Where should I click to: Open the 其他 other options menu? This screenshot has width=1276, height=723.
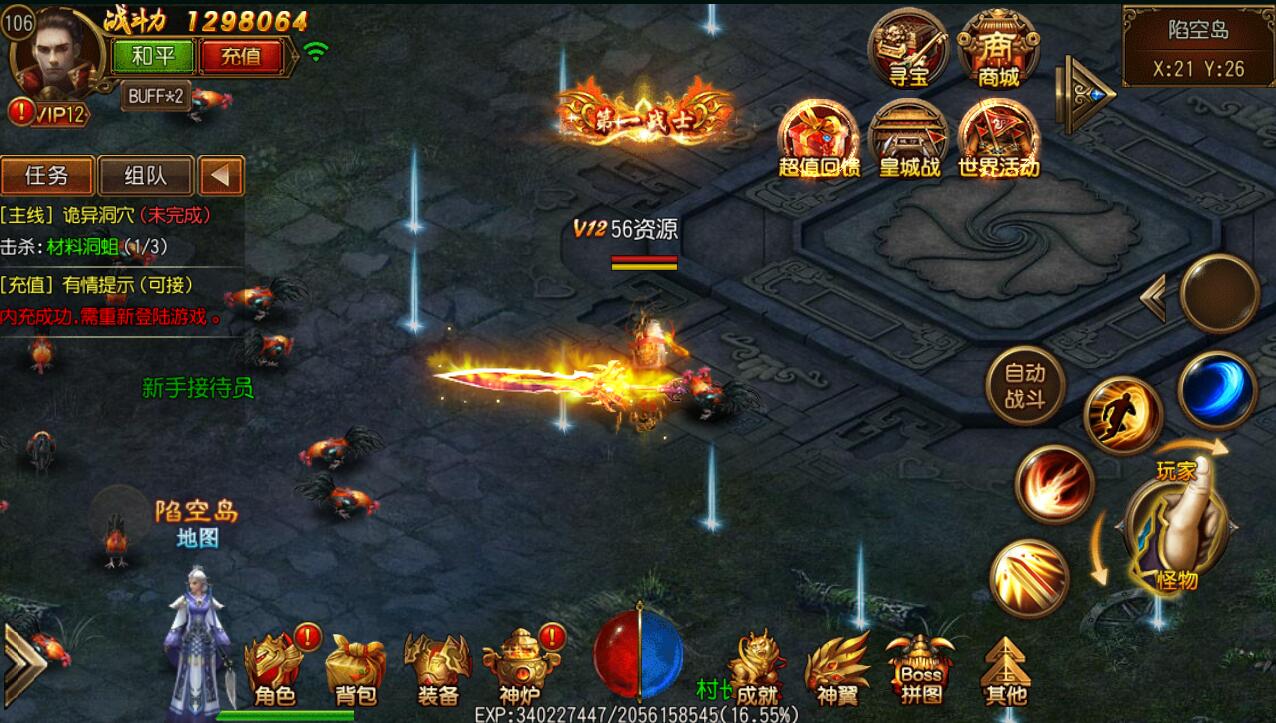1005,668
